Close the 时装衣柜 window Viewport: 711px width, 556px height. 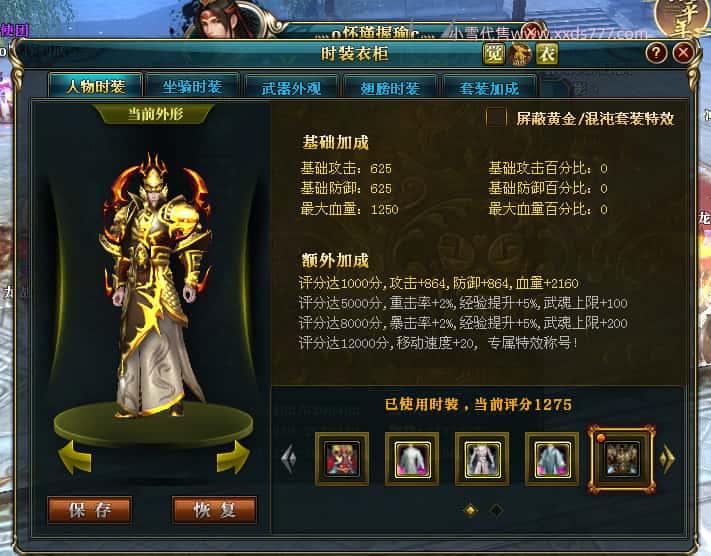click(x=683, y=53)
